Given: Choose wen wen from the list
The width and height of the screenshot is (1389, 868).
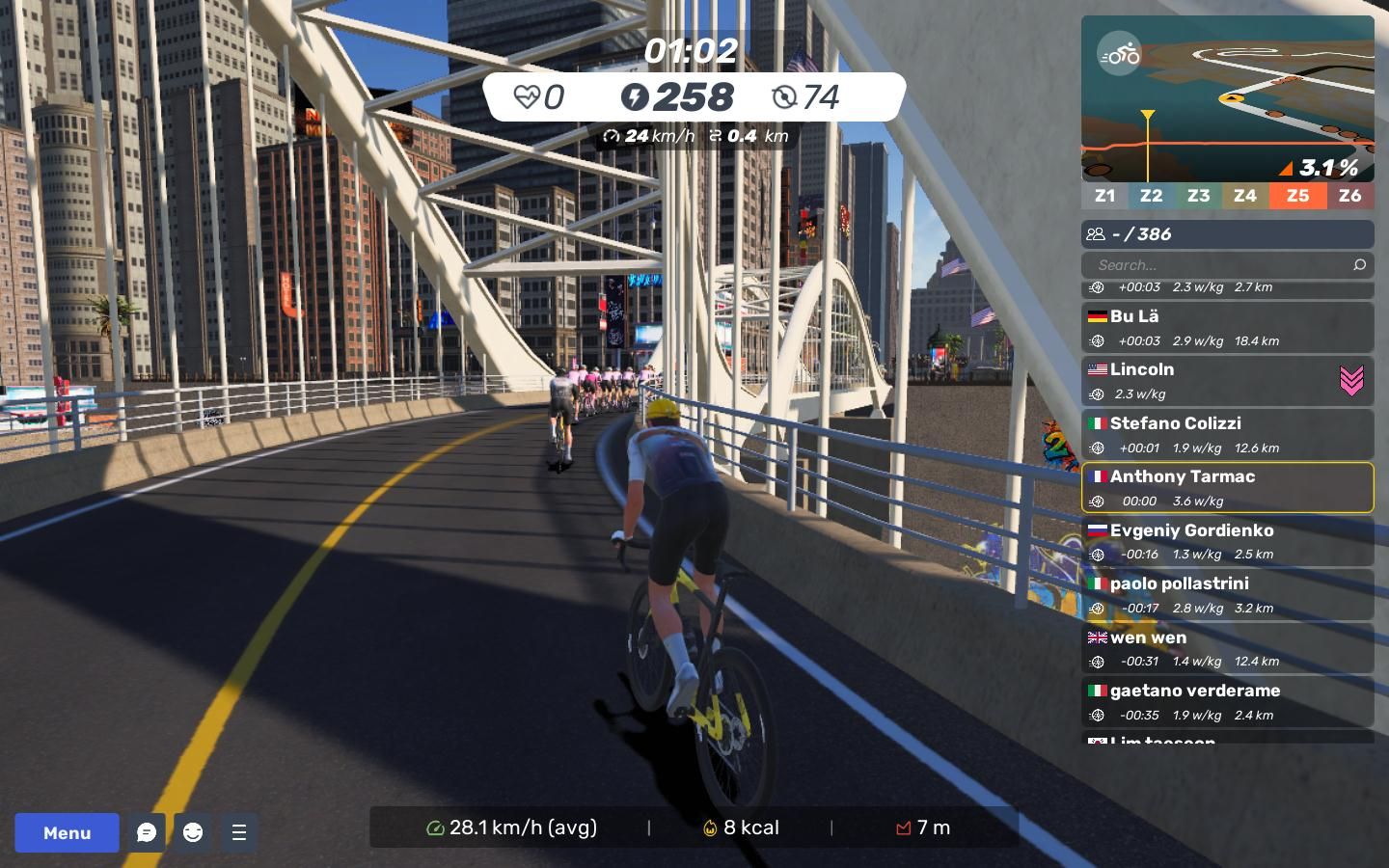Looking at the screenshot, I should 1227,649.
